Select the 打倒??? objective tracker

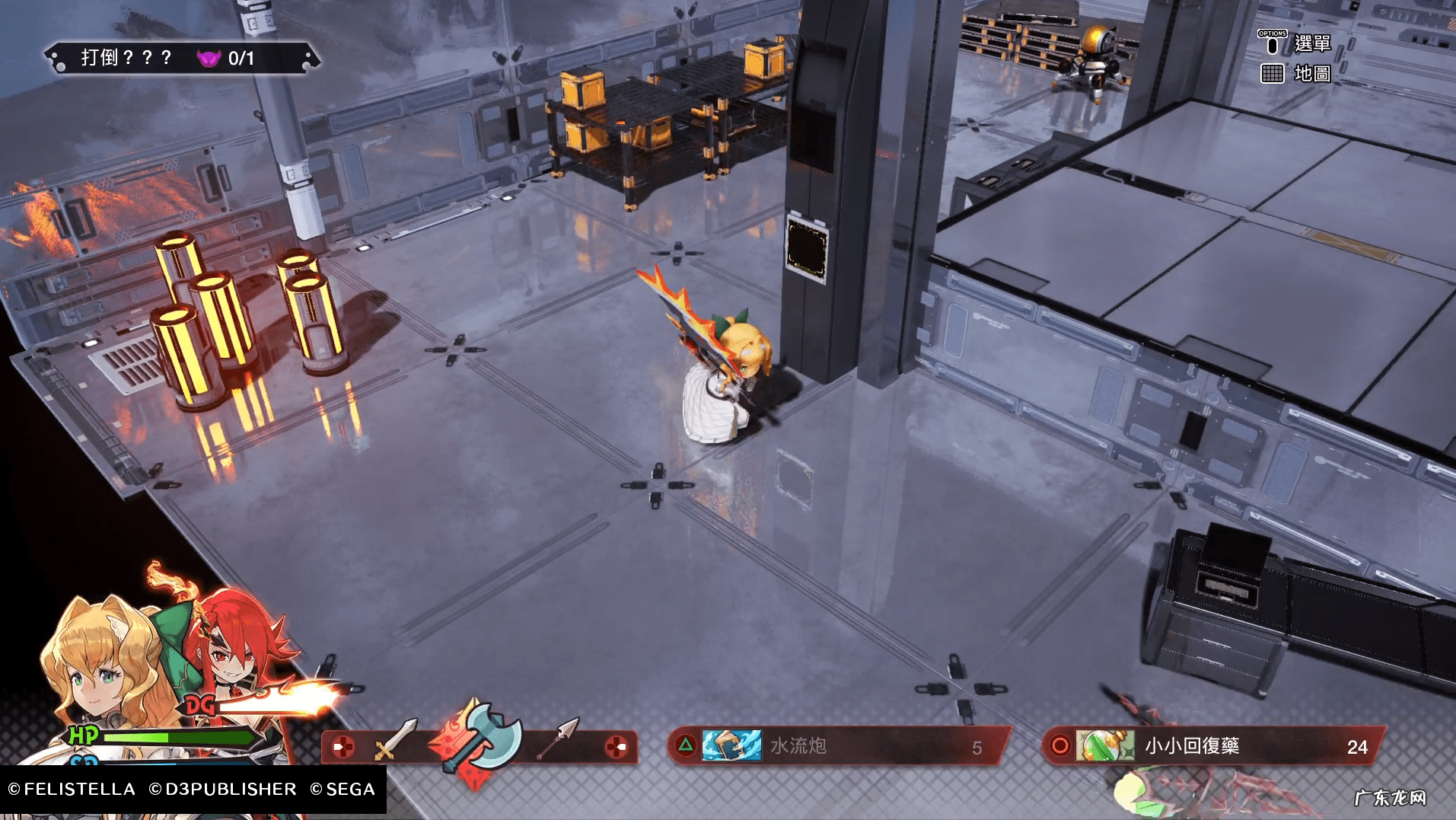pyautogui.click(x=181, y=58)
